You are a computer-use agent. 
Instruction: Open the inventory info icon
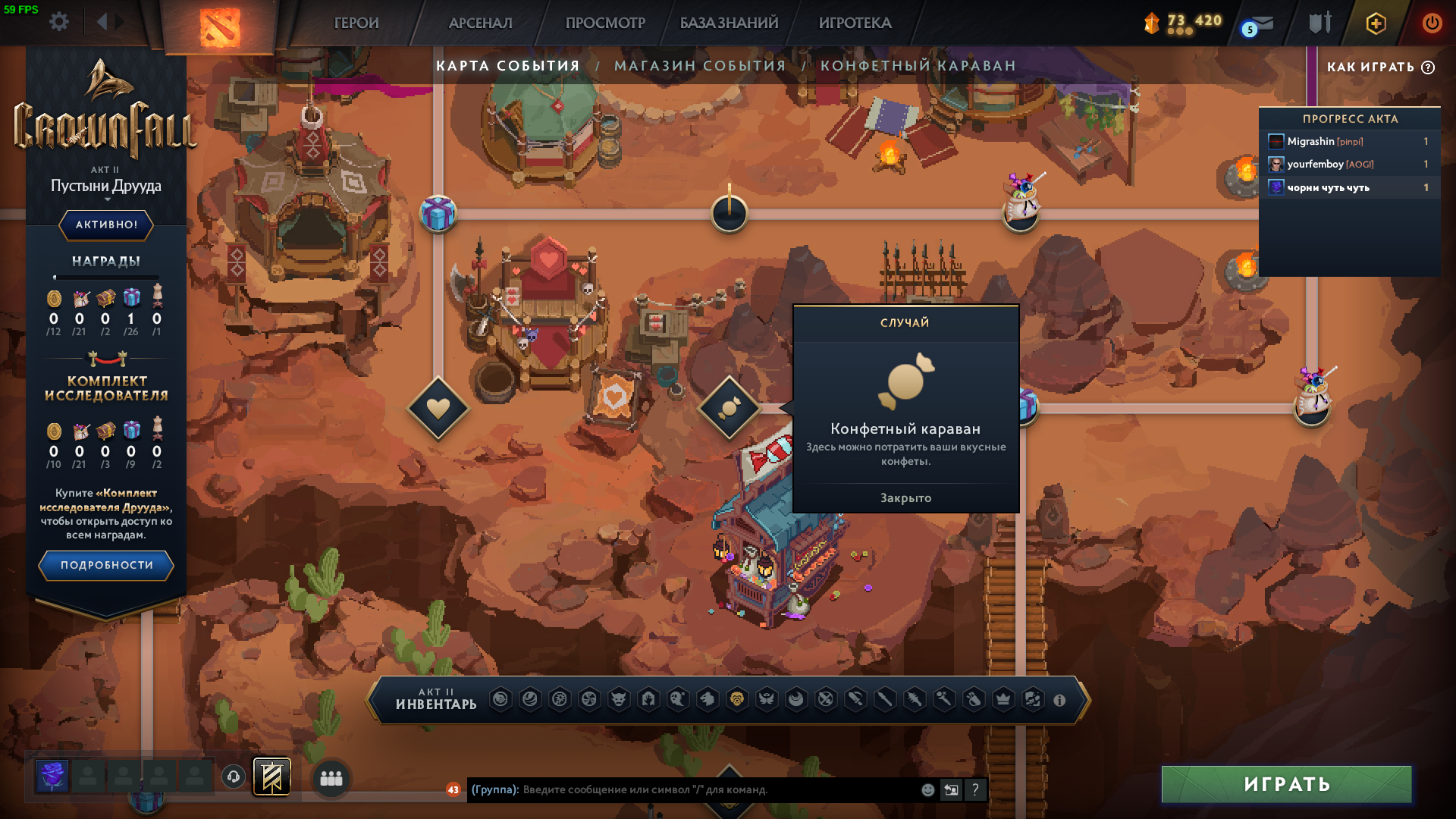1059,701
